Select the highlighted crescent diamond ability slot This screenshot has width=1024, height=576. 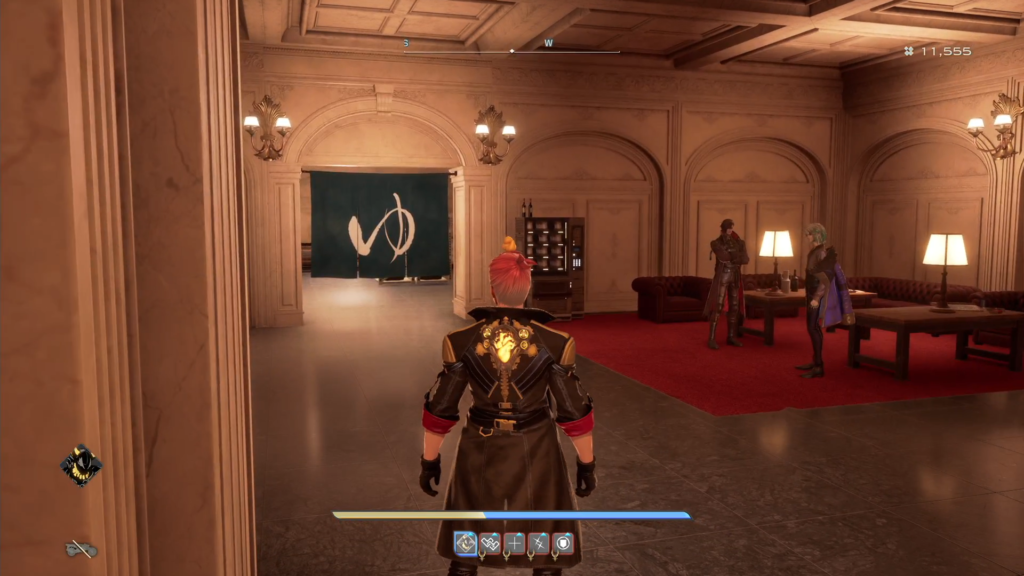pyautogui.click(x=466, y=543)
